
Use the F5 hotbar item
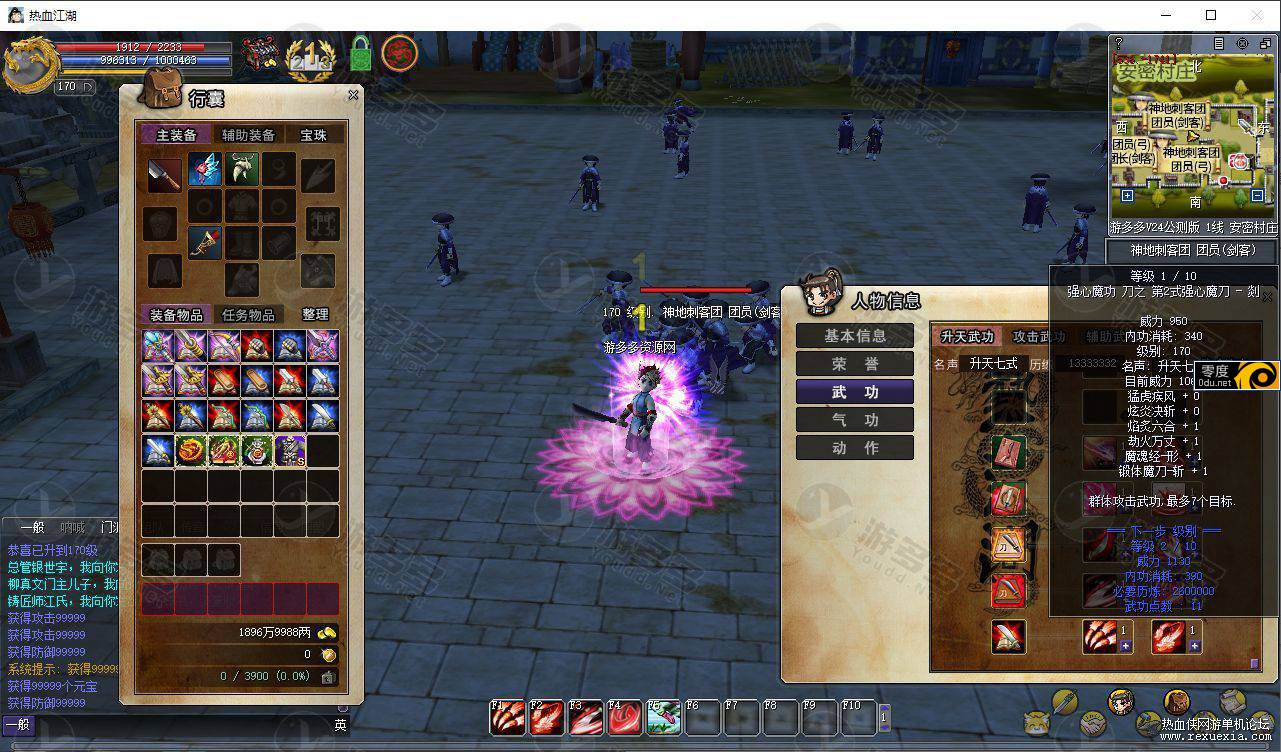664,717
